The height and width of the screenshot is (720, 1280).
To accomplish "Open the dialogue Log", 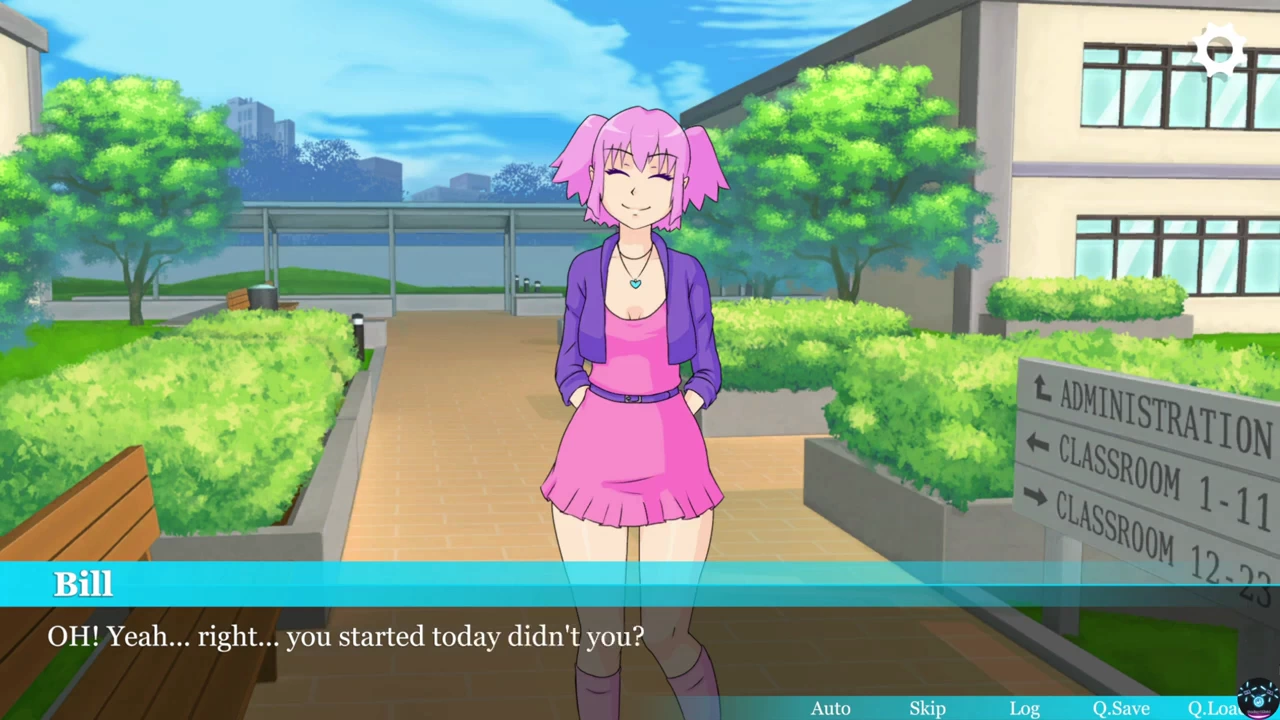I will point(1024,708).
